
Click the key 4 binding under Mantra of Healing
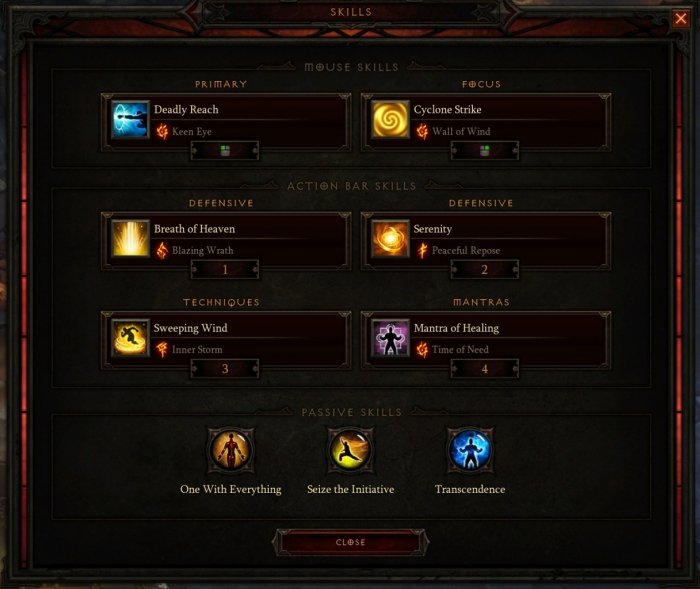(x=484, y=368)
